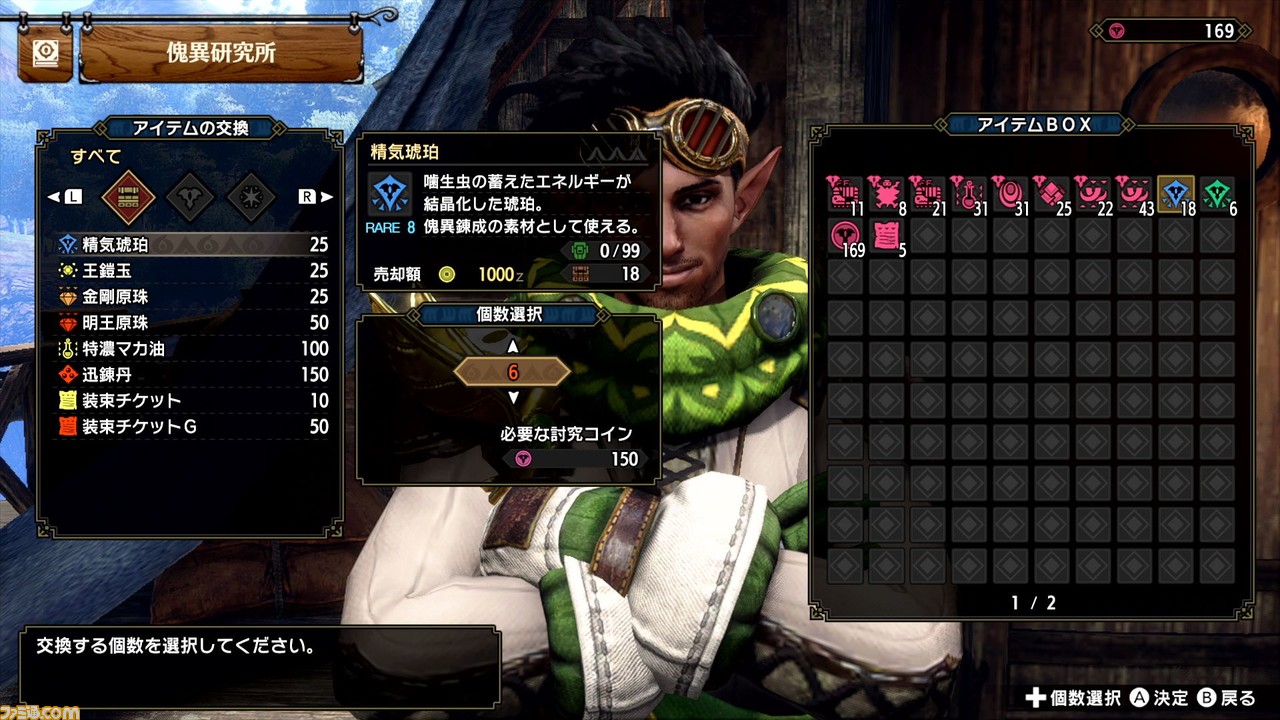Choose the pink hide slot holding 8

click(x=887, y=193)
